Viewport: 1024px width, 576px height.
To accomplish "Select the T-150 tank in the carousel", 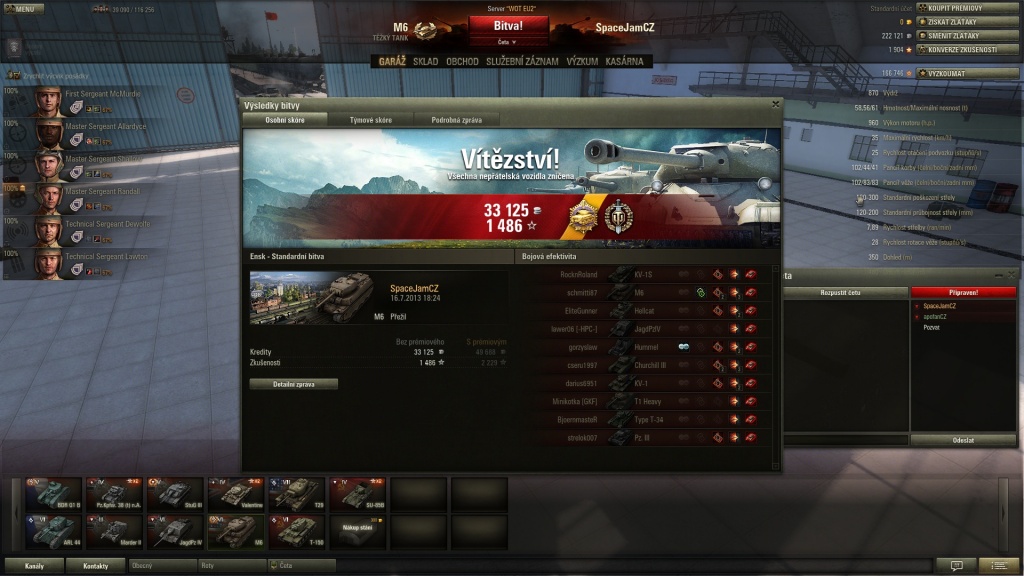I will point(297,528).
